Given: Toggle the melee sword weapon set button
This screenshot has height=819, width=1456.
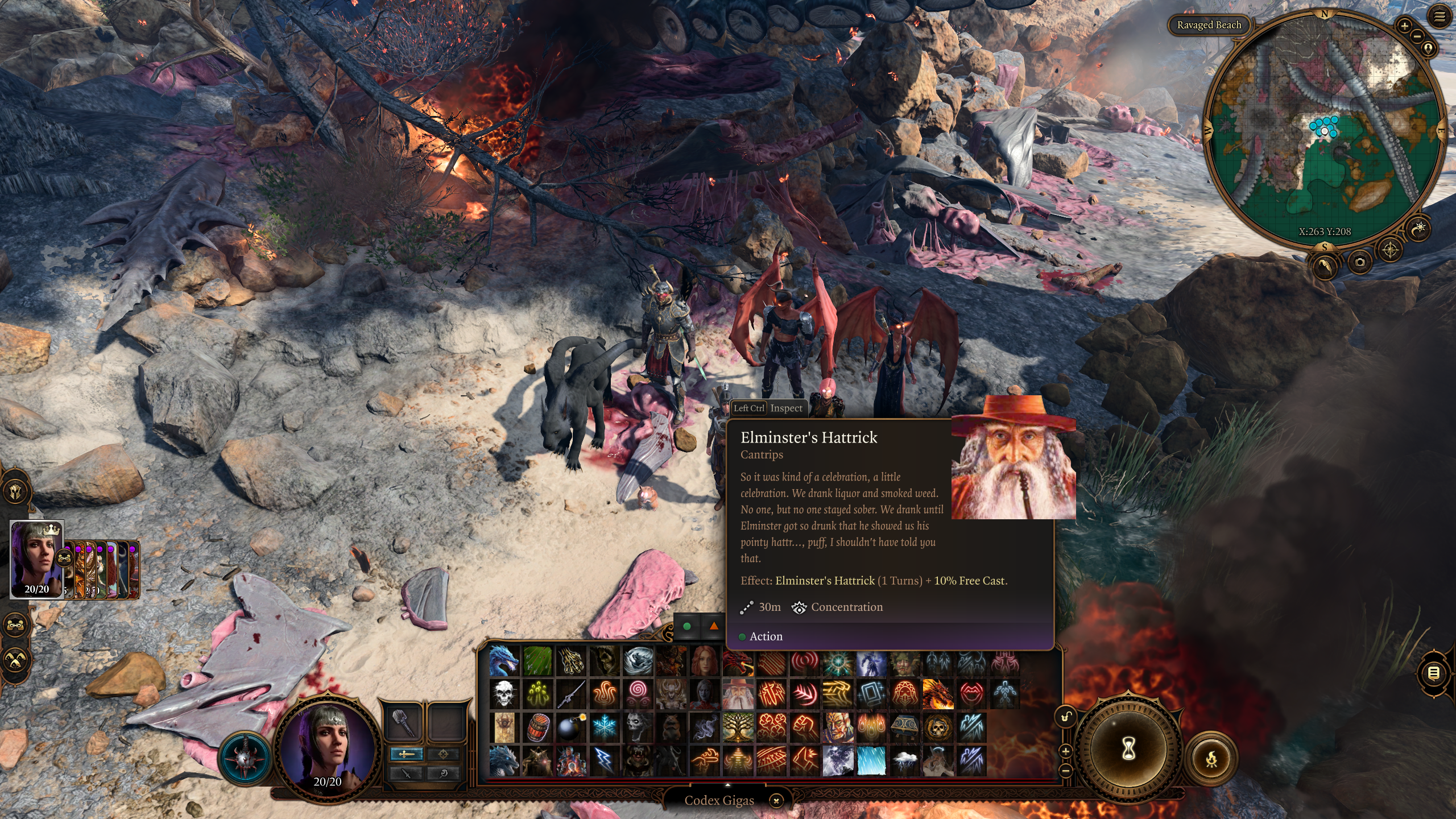Looking at the screenshot, I should point(406,754).
